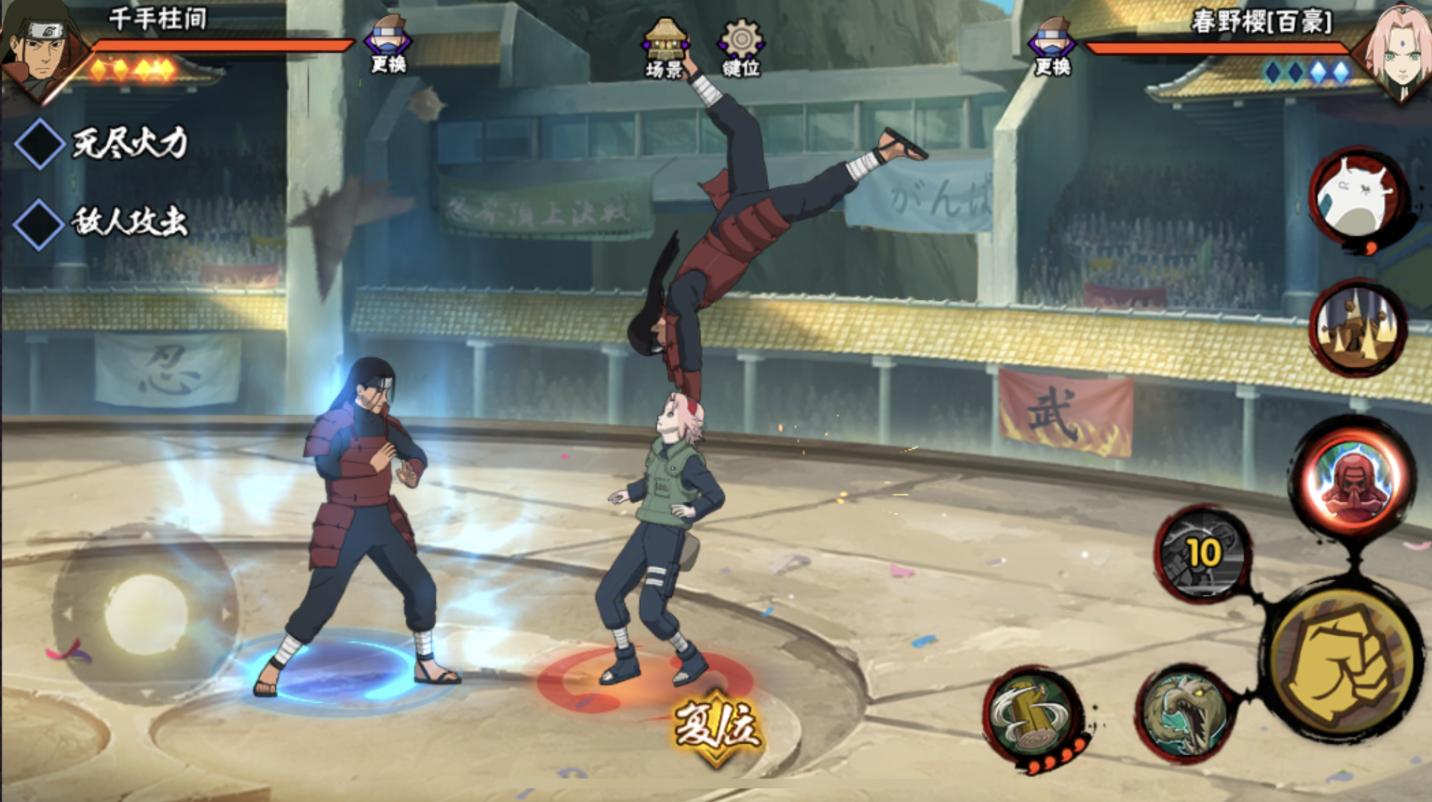Viewport: 1432px width, 802px height.
Task: Click the virtual joystick knob
Action: click(x=146, y=614)
